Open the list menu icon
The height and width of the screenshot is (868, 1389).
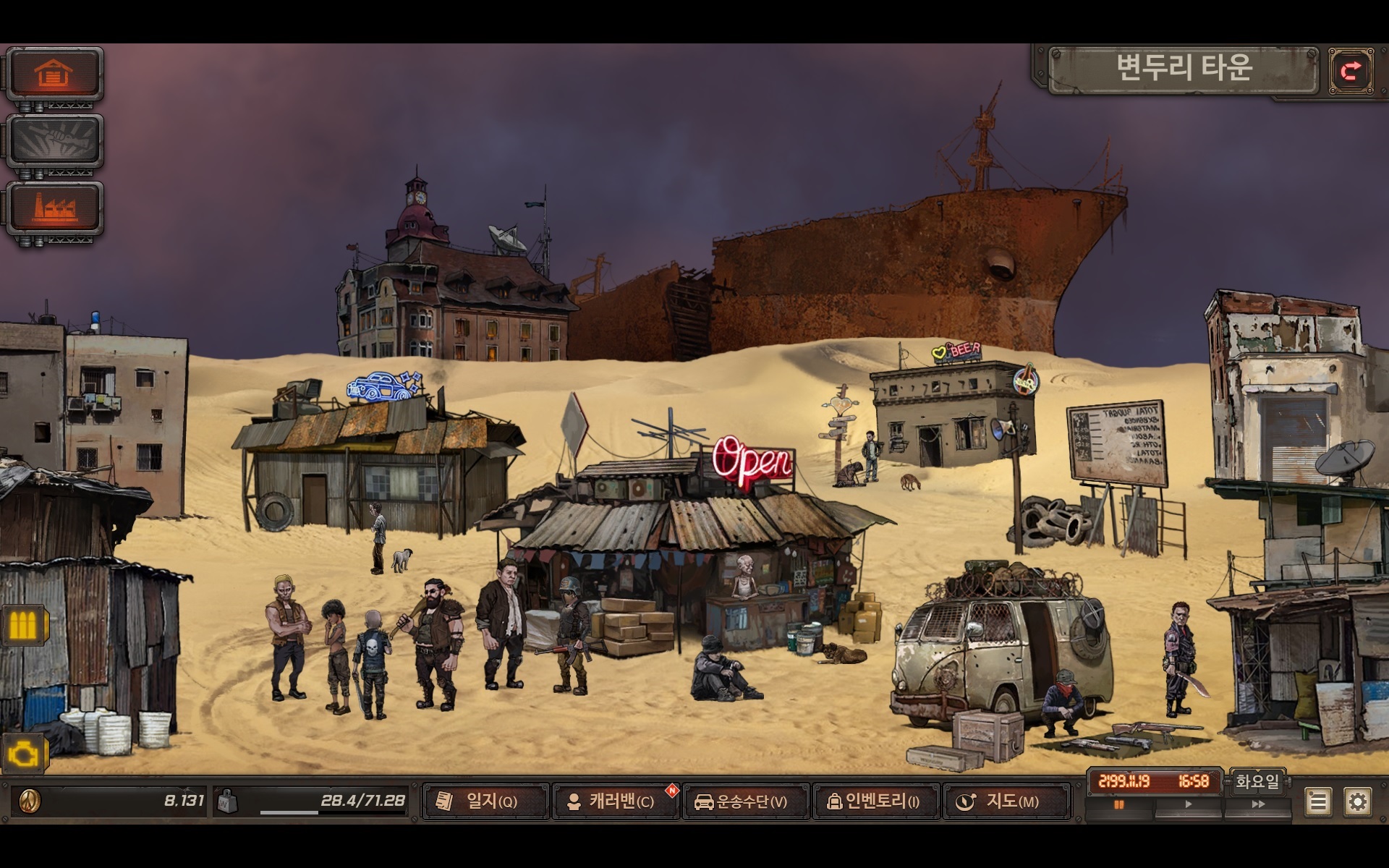[x=1318, y=801]
